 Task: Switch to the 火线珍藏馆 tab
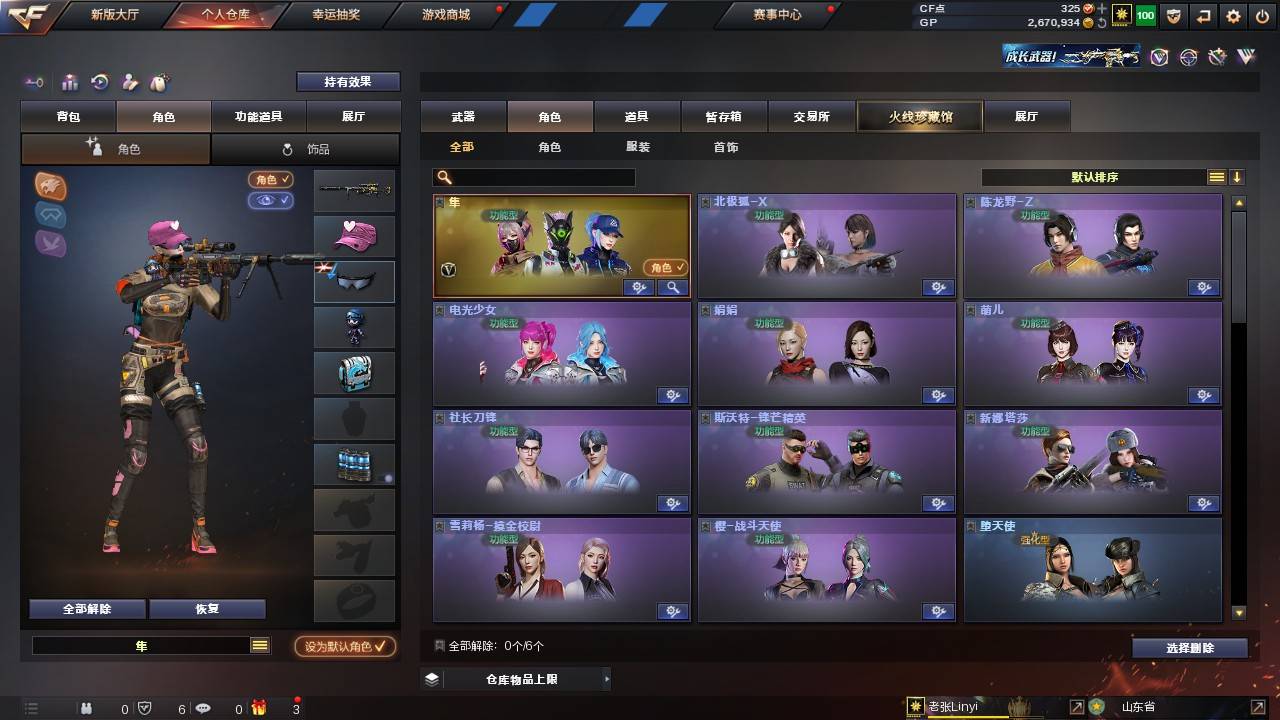[918, 116]
